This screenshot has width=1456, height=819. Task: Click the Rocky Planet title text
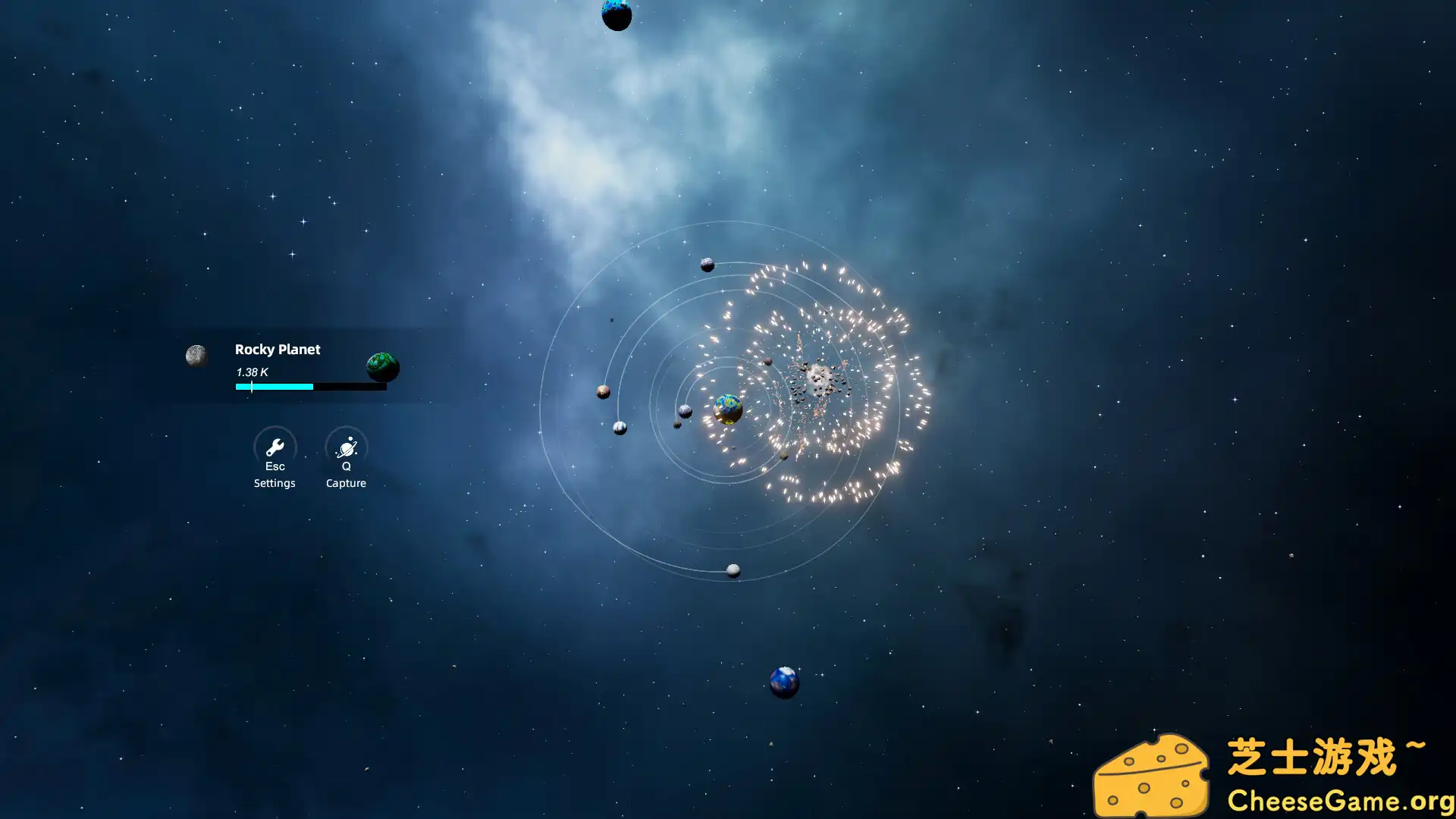(x=277, y=350)
